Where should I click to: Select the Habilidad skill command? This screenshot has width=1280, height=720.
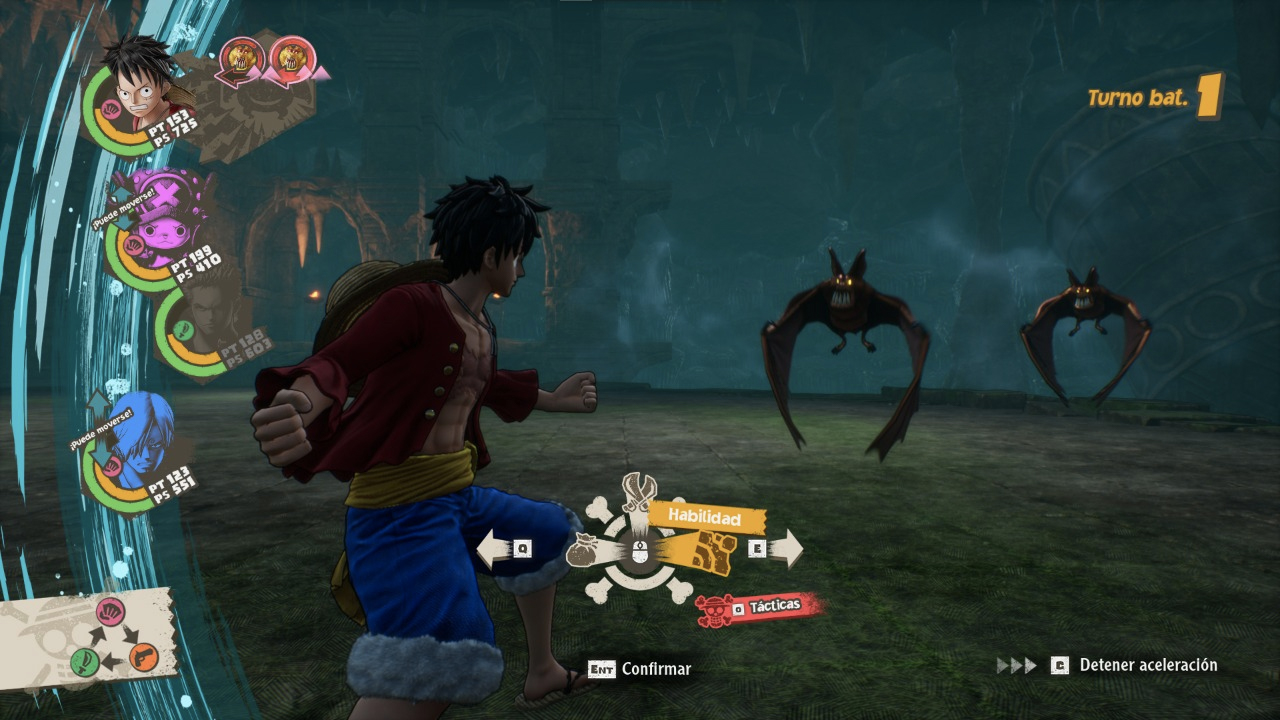click(x=706, y=518)
